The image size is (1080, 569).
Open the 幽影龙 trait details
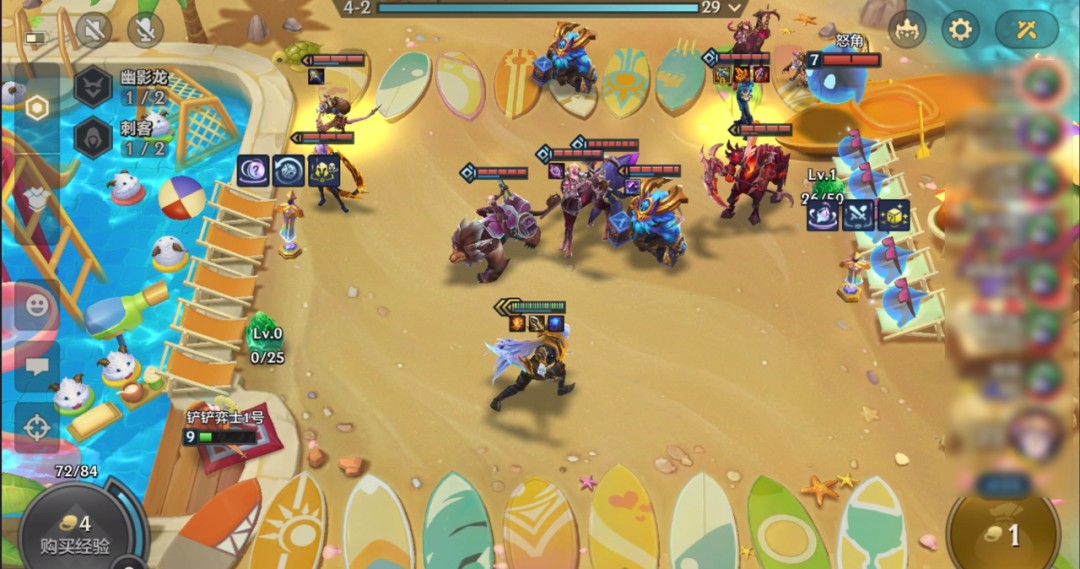(x=93, y=86)
